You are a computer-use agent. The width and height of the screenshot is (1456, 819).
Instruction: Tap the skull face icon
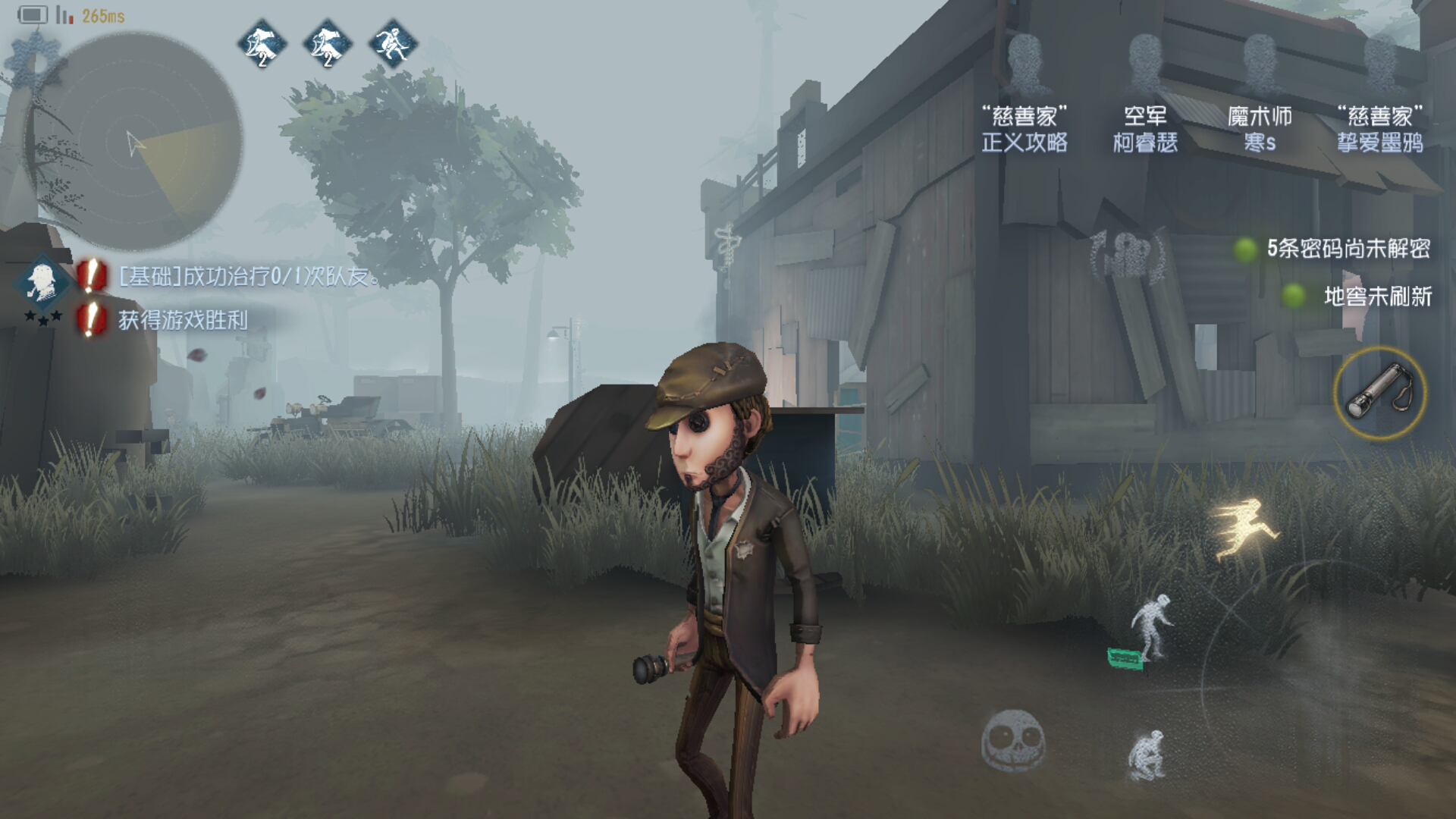pyautogui.click(x=1013, y=740)
